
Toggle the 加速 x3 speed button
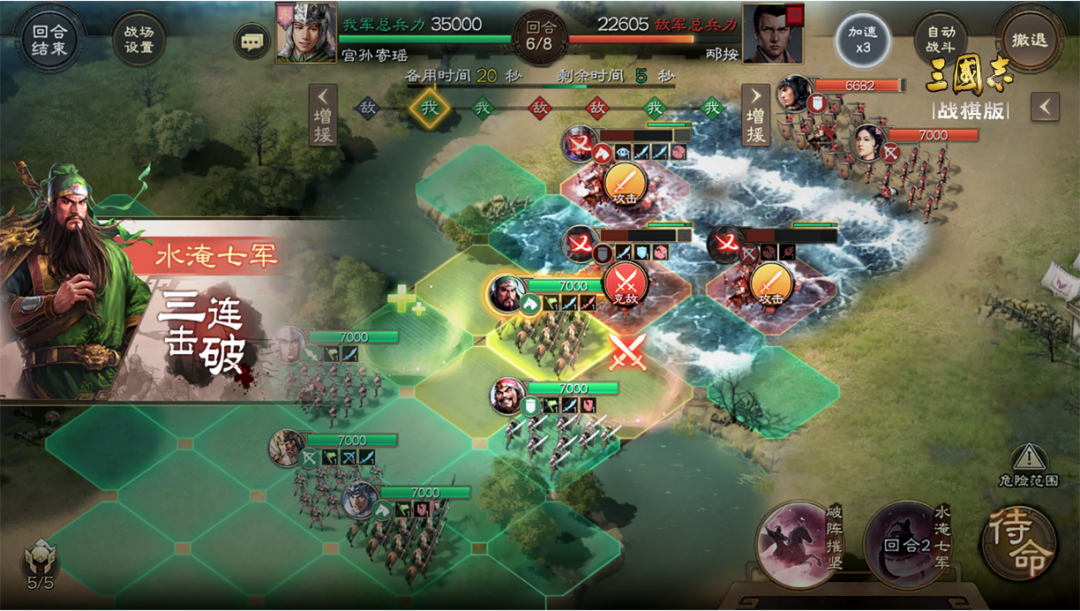coord(862,40)
